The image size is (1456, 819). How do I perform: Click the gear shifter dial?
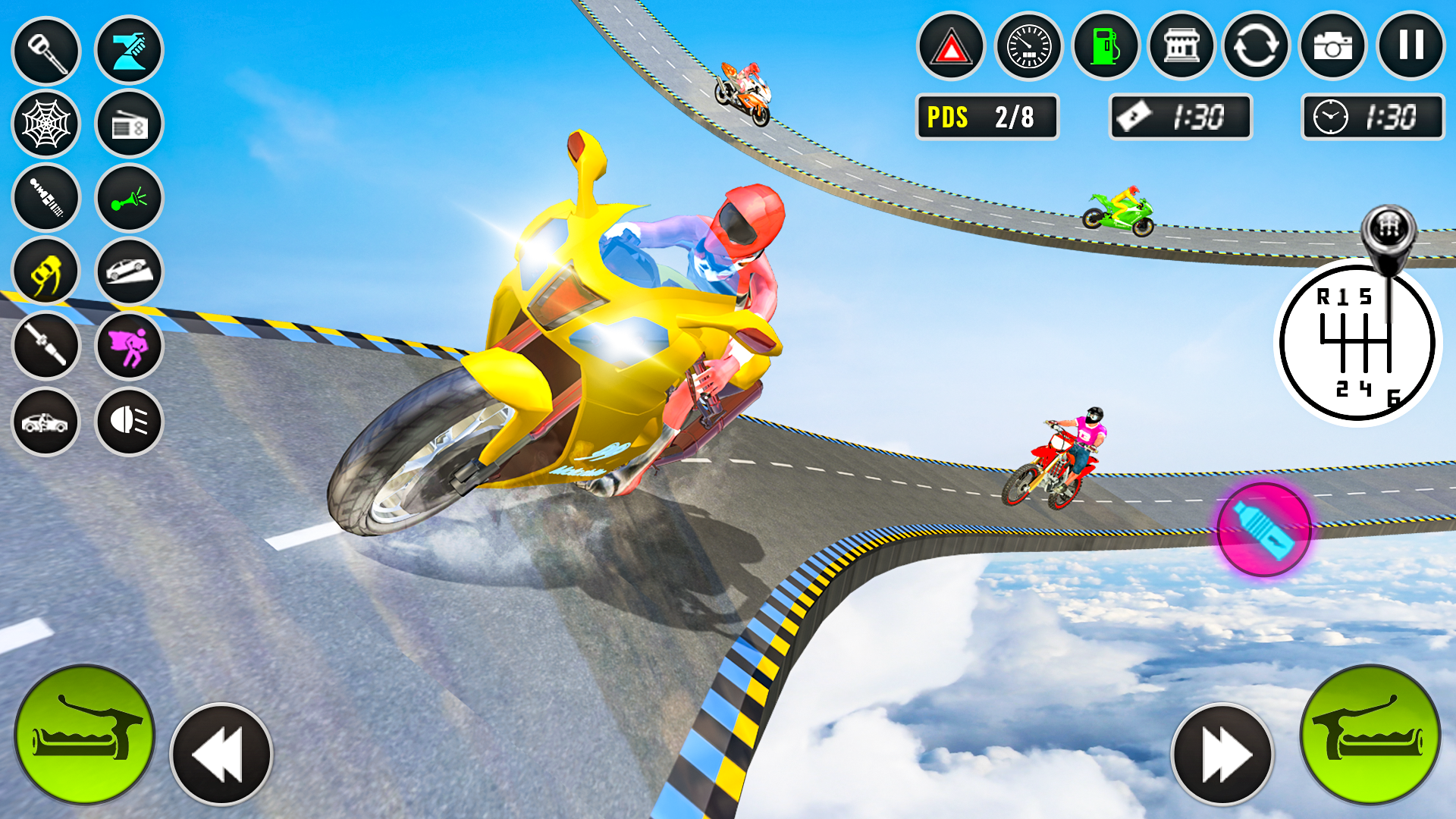pos(1357,341)
